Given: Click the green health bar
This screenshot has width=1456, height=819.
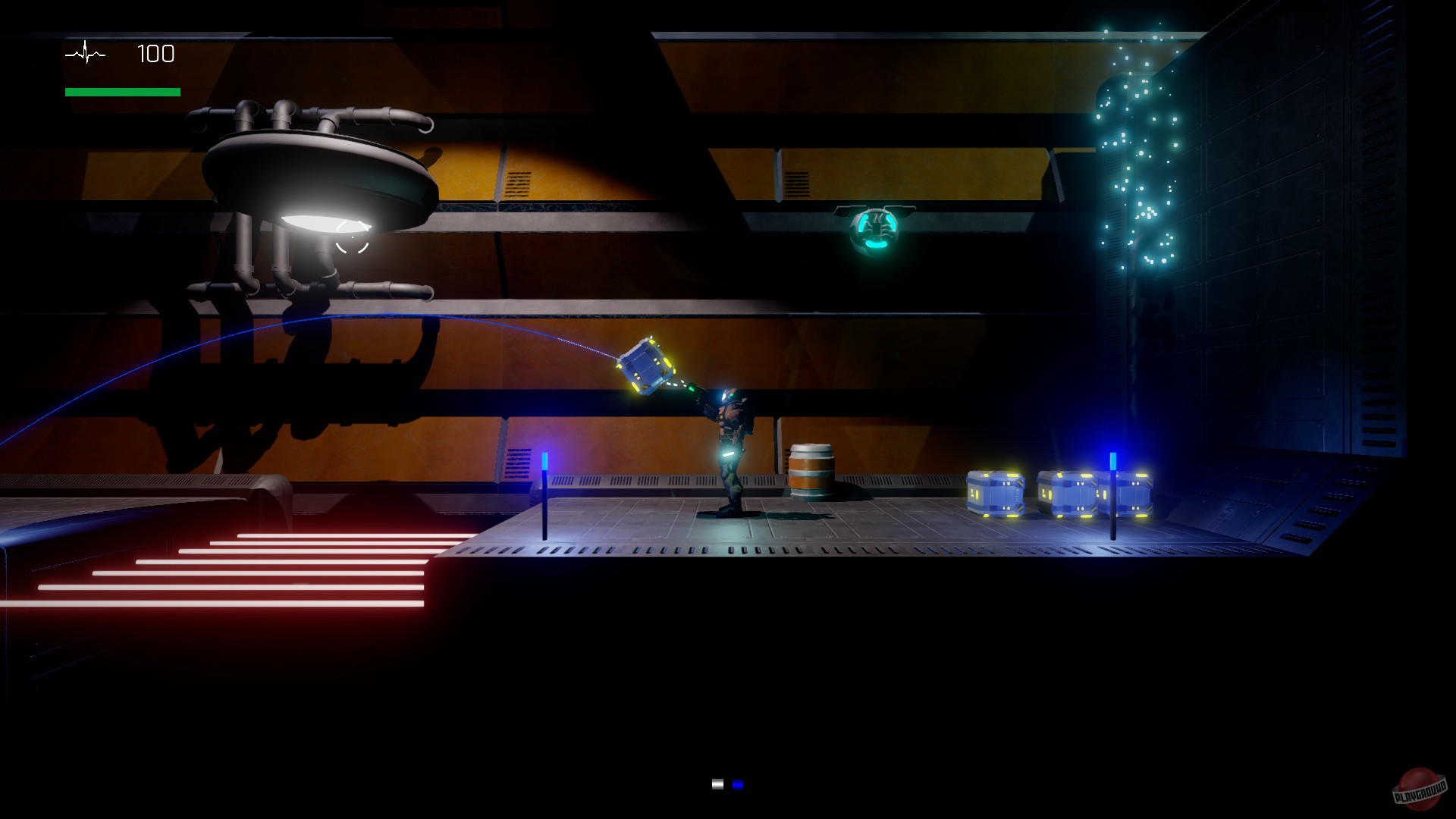Looking at the screenshot, I should tap(121, 90).
